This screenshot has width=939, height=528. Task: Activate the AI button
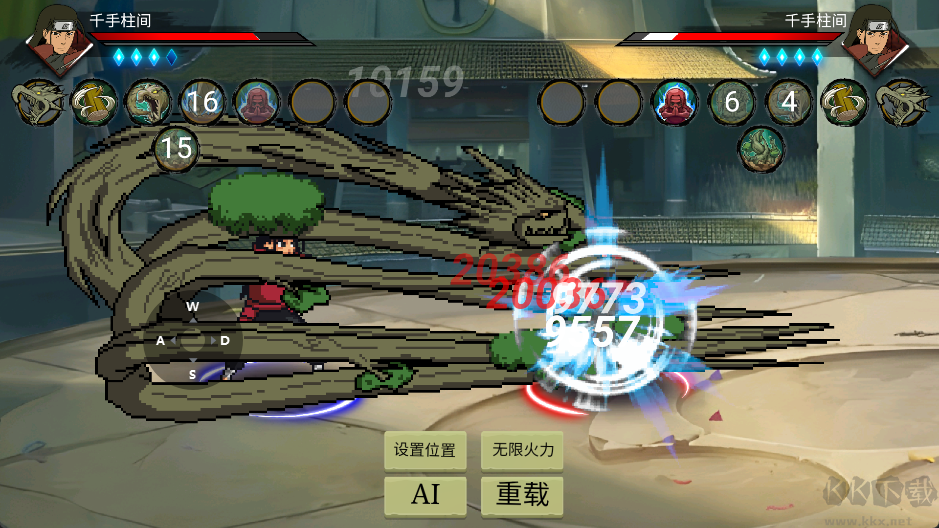coord(425,494)
